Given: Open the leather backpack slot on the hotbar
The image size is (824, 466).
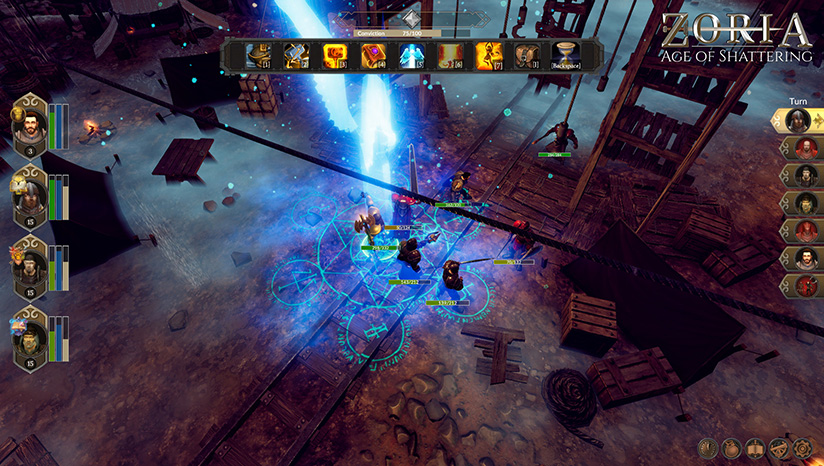Looking at the screenshot, I should click(526, 56).
